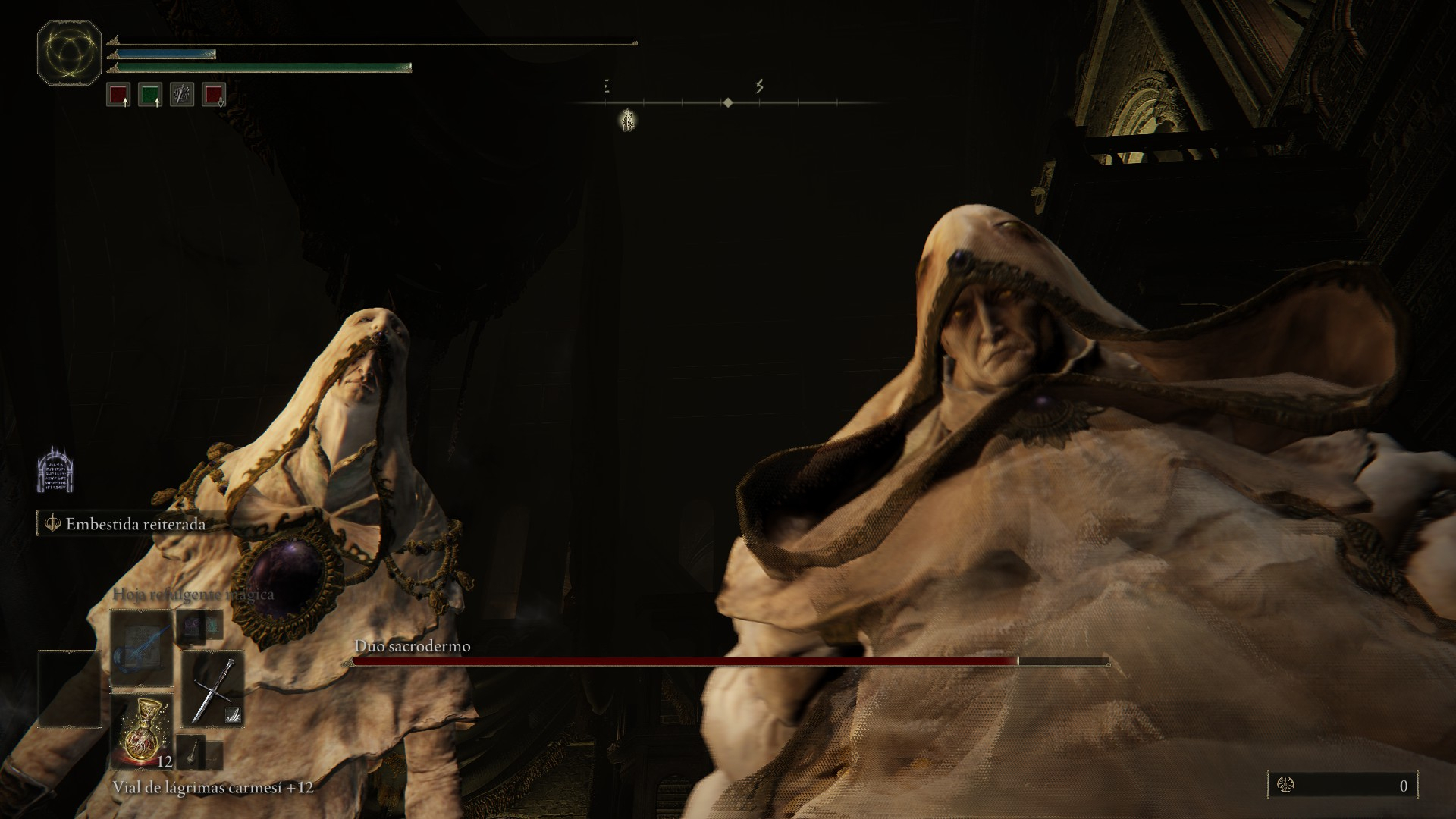1456x819 pixels.
Task: Inspect the weapon attack buff icon
Action: [182, 95]
